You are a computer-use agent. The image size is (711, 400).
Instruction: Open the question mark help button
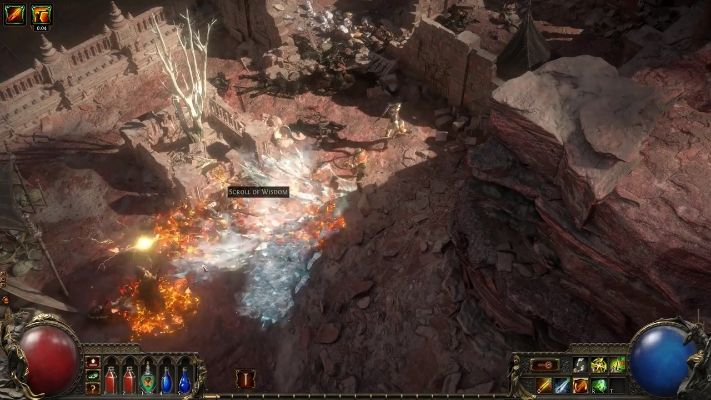pos(92,388)
